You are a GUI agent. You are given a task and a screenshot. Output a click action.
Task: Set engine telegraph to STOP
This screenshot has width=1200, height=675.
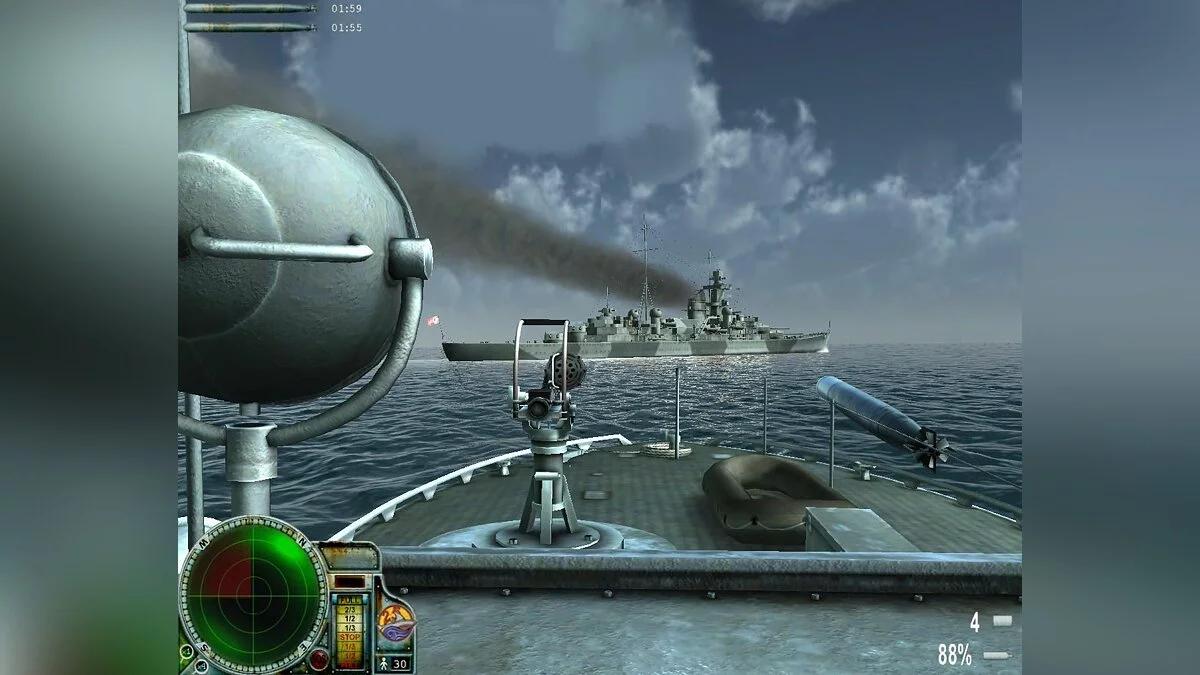[x=350, y=637]
